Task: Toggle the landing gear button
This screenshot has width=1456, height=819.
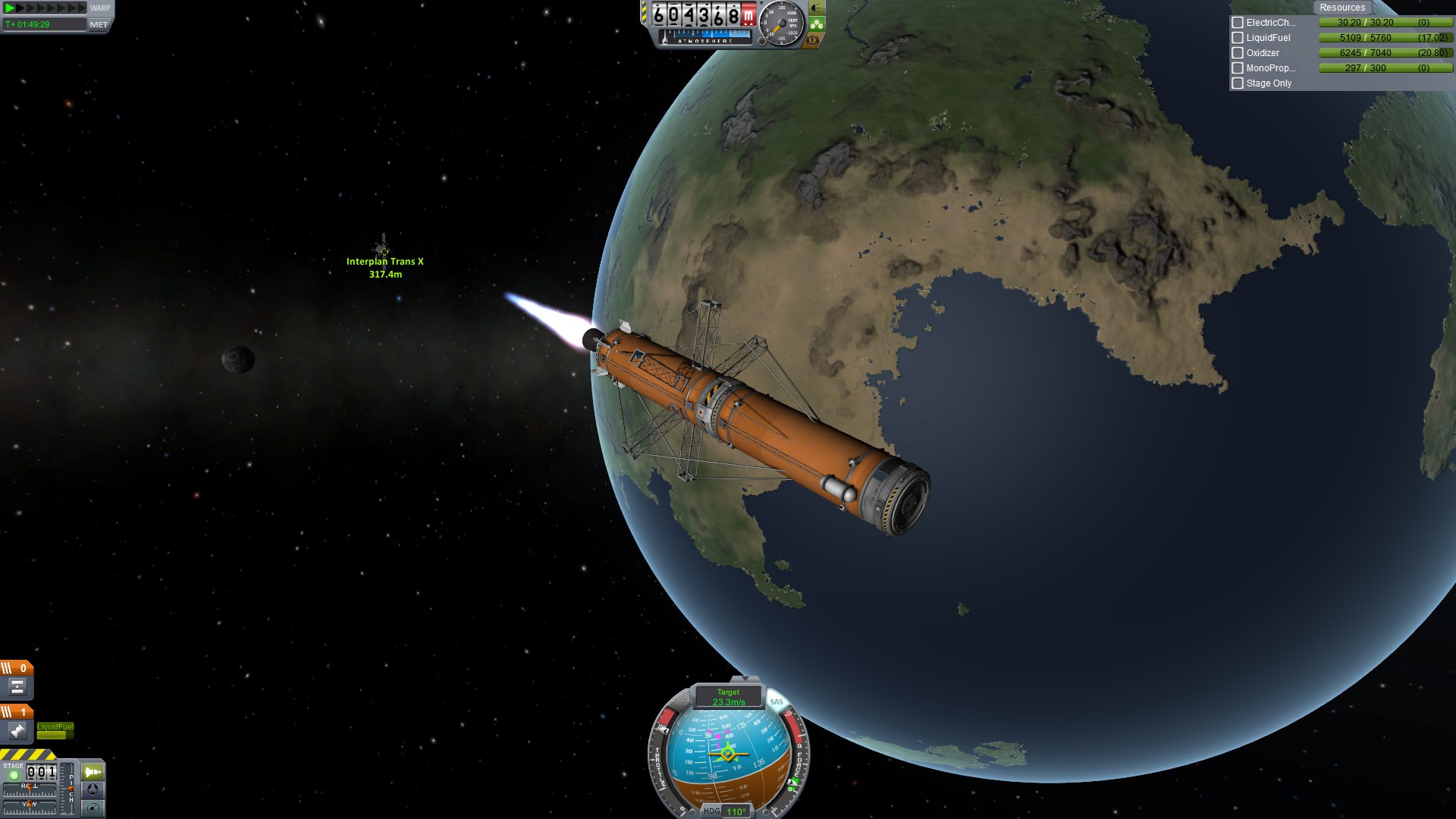Action: pos(817,24)
